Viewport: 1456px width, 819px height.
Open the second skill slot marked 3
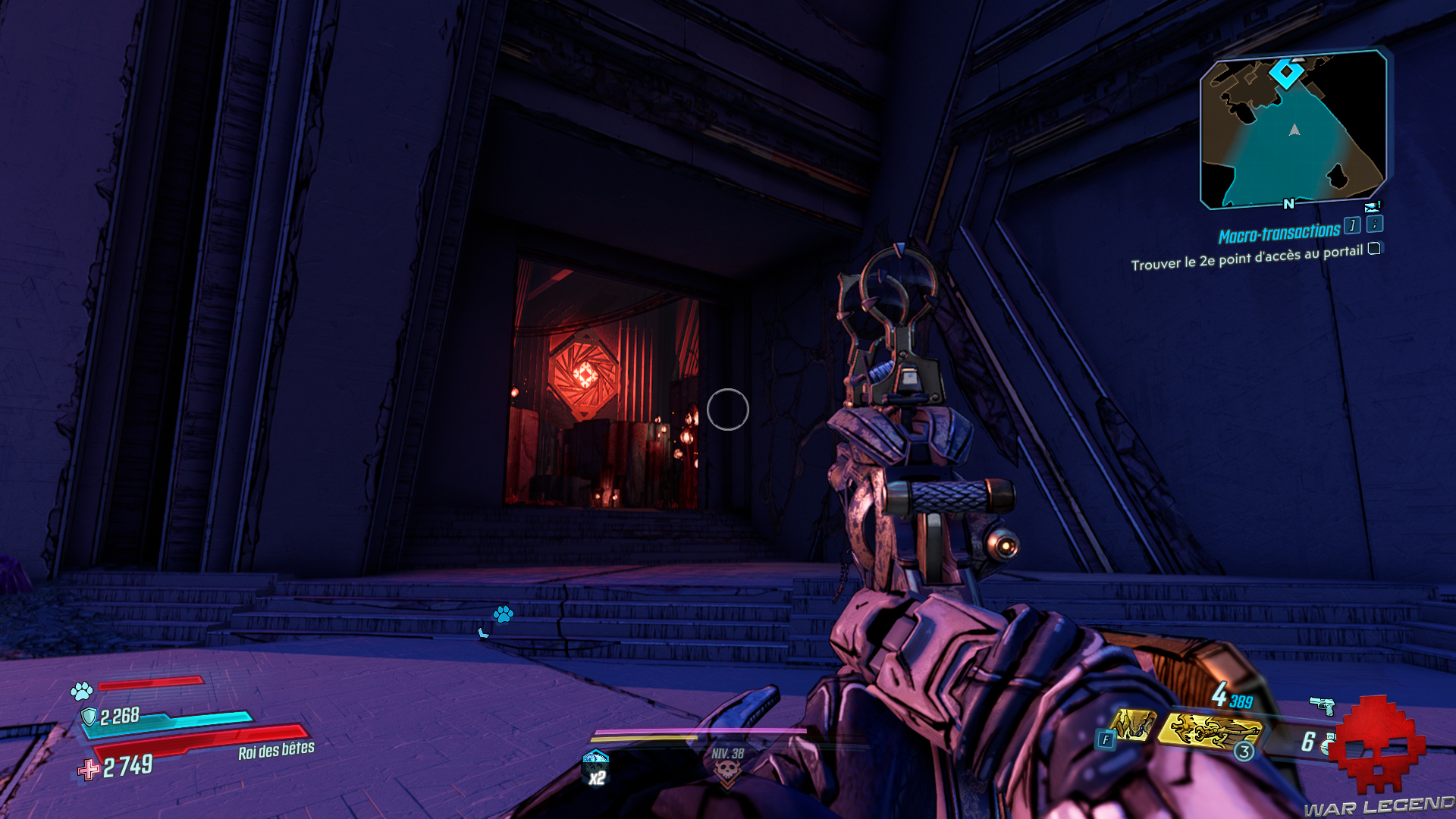pyautogui.click(x=1244, y=751)
